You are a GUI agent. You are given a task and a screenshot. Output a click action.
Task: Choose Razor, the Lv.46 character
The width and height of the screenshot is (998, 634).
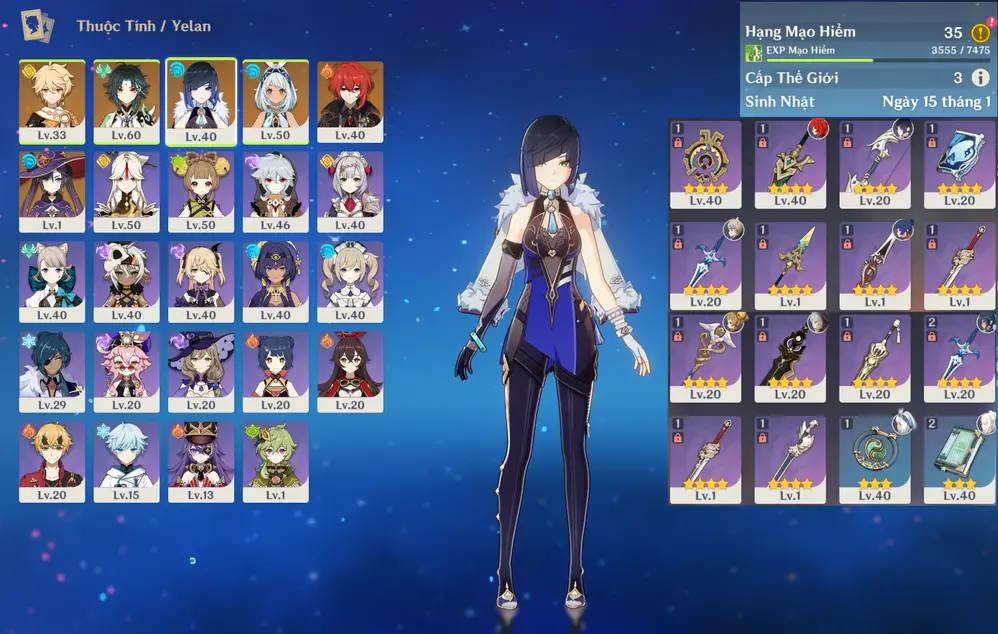(x=275, y=191)
